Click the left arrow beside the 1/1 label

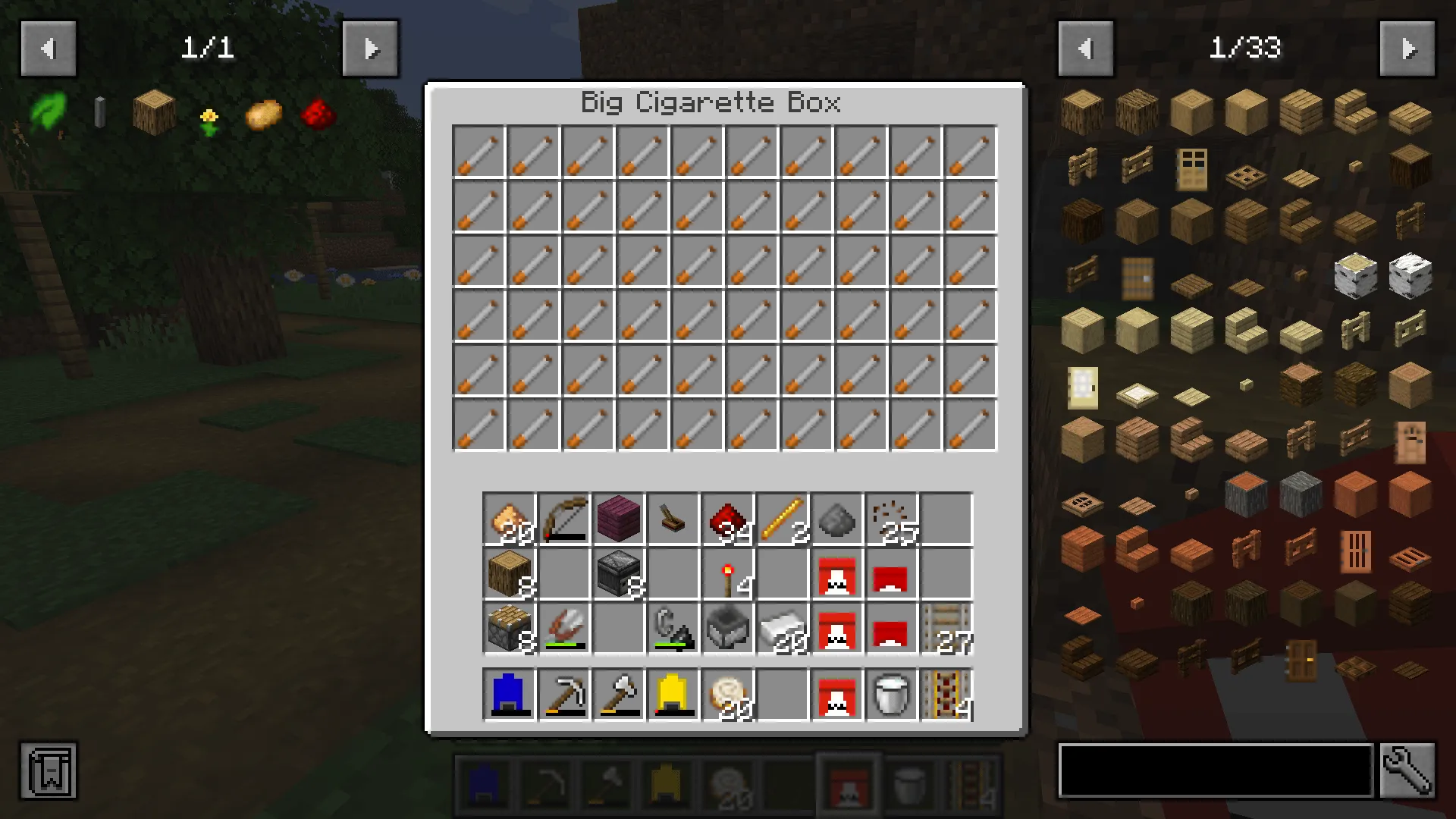pyautogui.click(x=49, y=49)
